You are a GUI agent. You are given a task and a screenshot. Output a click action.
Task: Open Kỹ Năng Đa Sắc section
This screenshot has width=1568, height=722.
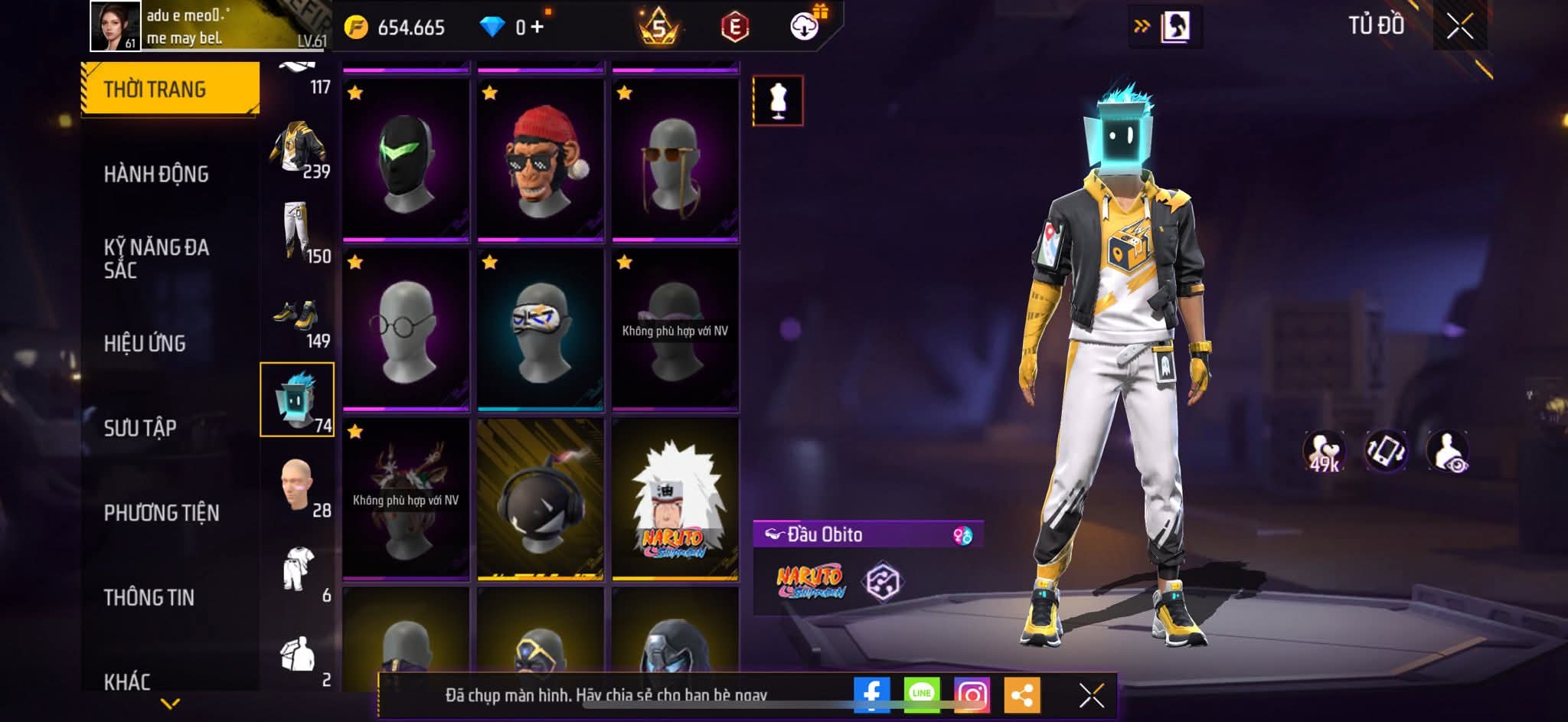pos(156,258)
